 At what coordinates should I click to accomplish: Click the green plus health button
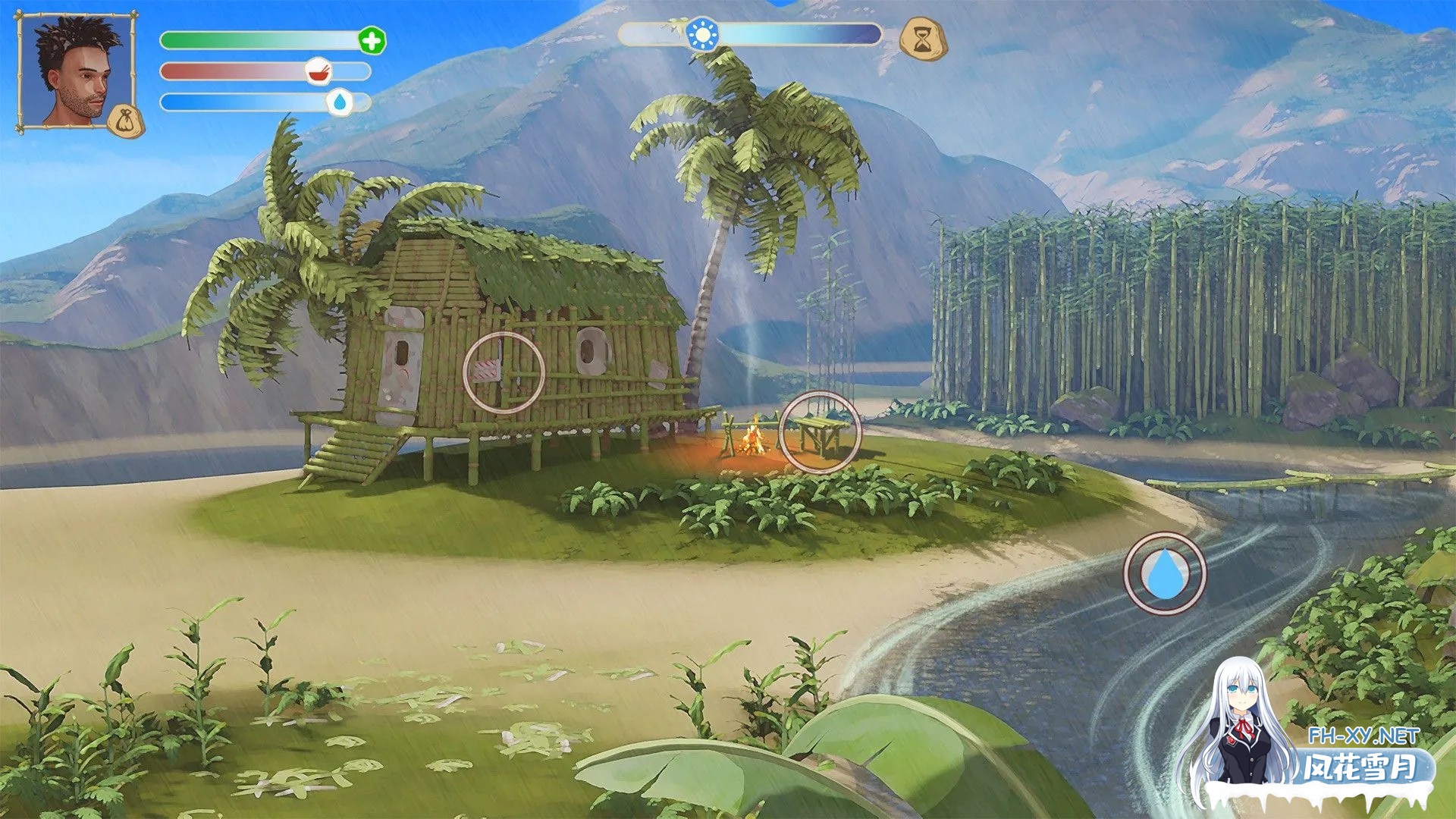tap(372, 41)
